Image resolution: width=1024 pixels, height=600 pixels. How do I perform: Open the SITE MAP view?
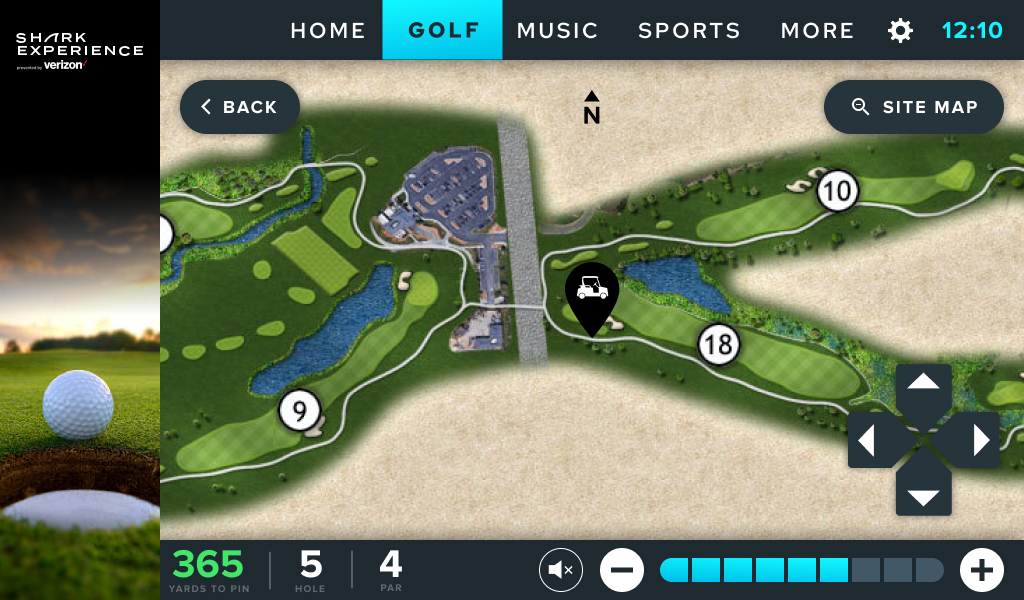click(914, 107)
